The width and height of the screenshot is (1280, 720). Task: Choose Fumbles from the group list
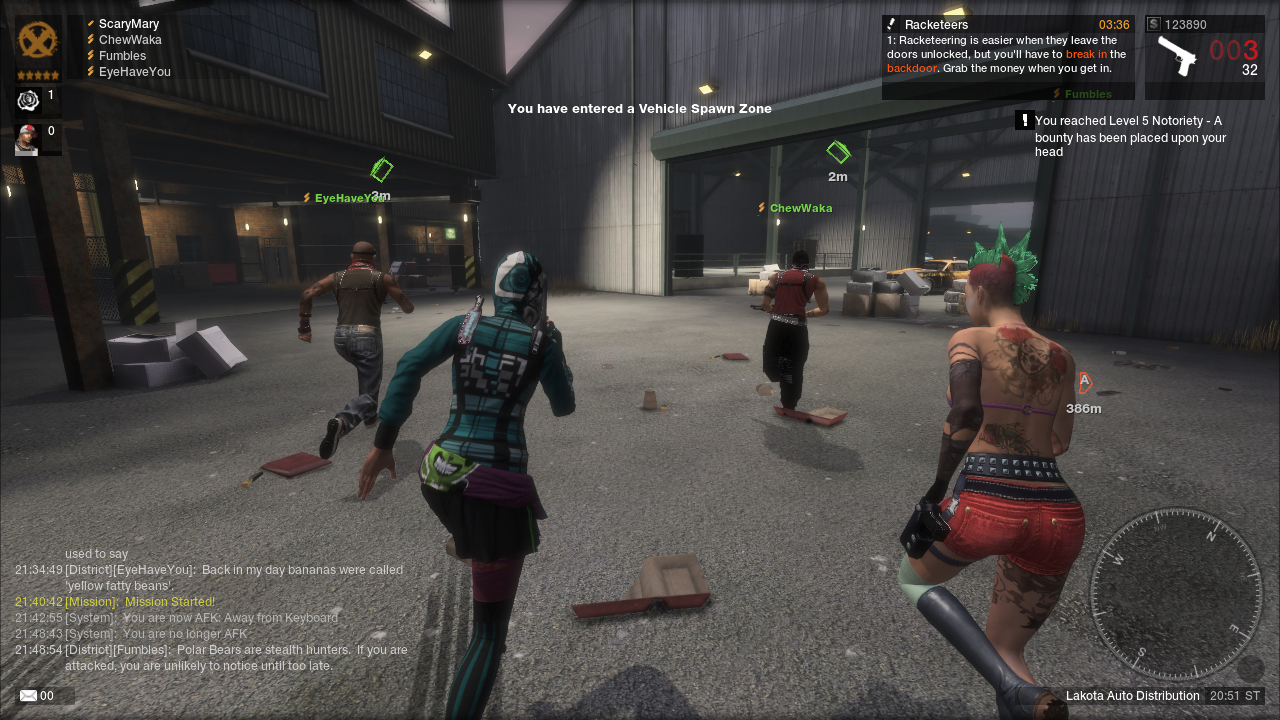point(122,56)
